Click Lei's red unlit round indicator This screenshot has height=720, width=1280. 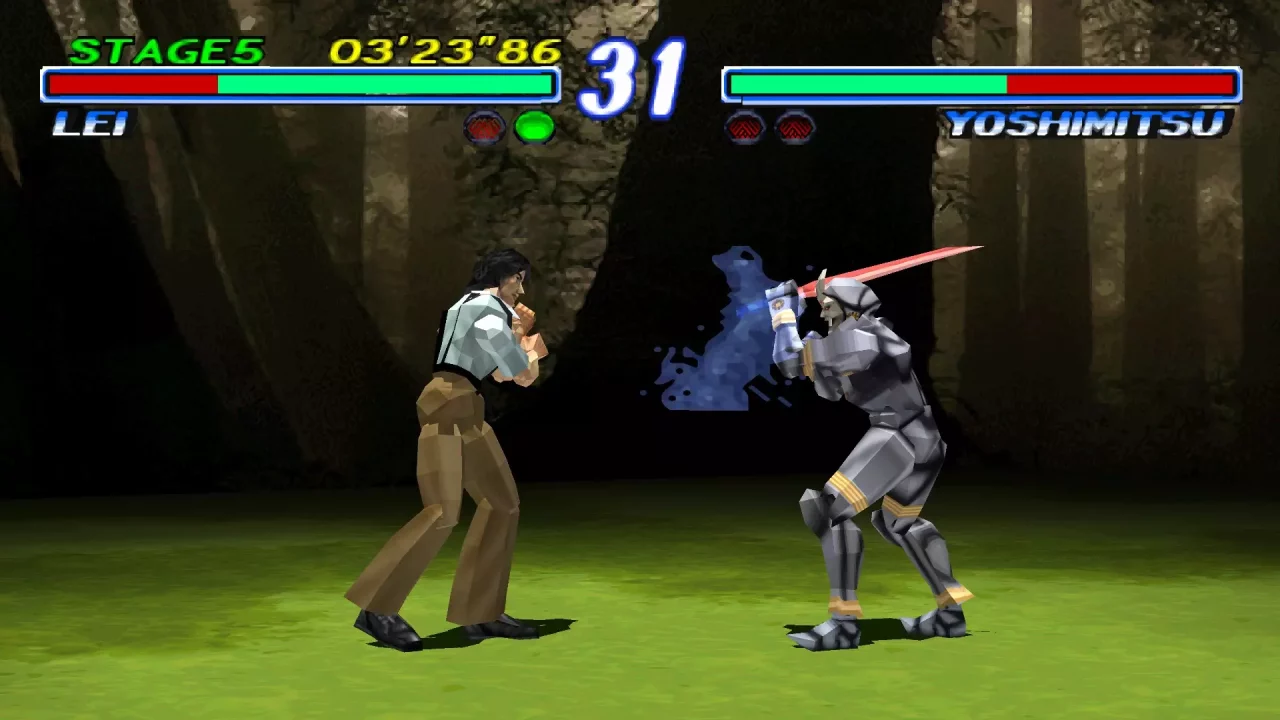(483, 125)
